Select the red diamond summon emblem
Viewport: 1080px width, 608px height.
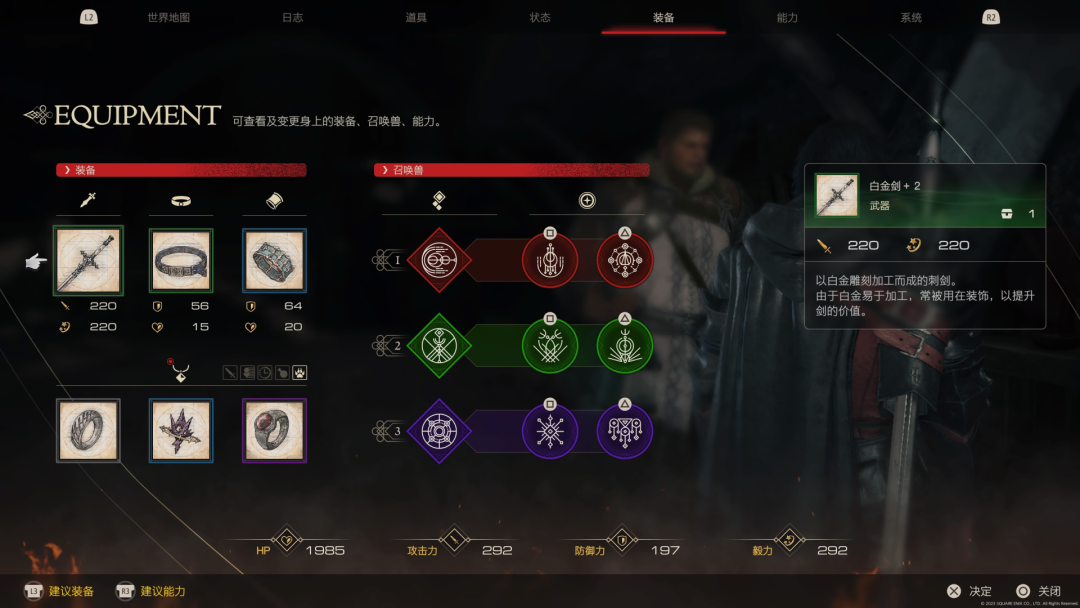point(438,260)
